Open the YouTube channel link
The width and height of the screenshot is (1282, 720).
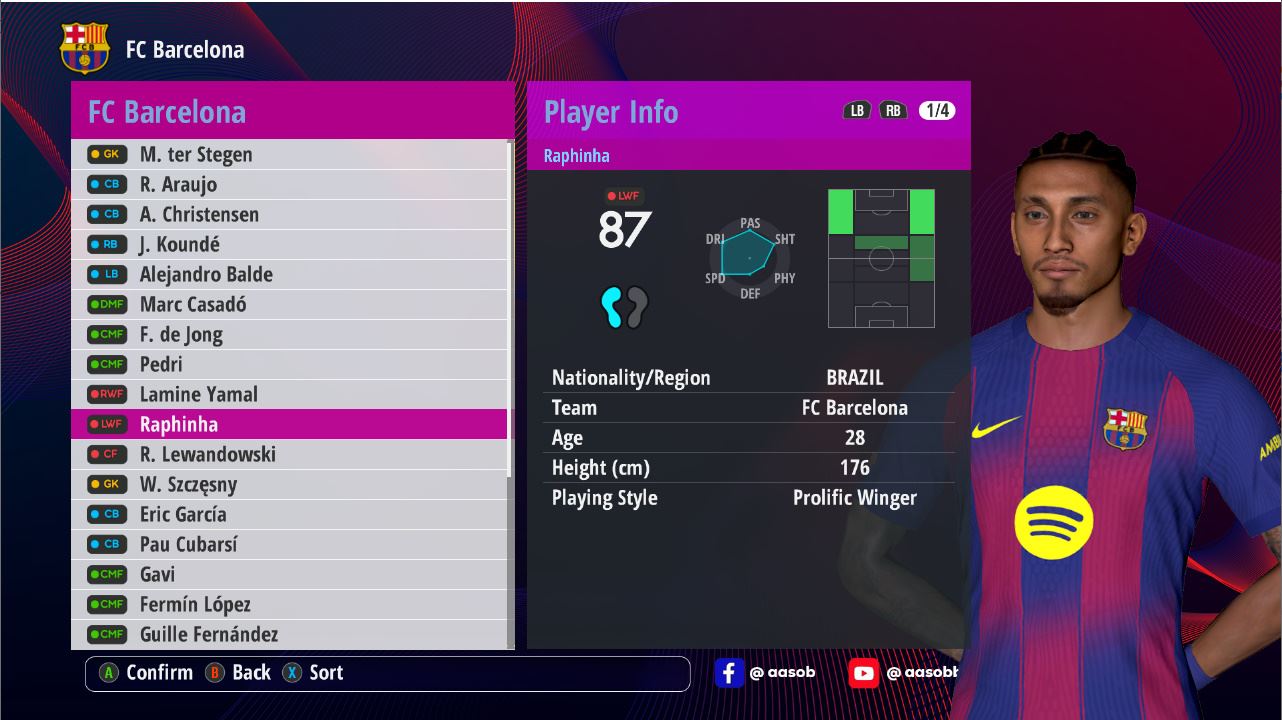(x=902, y=673)
